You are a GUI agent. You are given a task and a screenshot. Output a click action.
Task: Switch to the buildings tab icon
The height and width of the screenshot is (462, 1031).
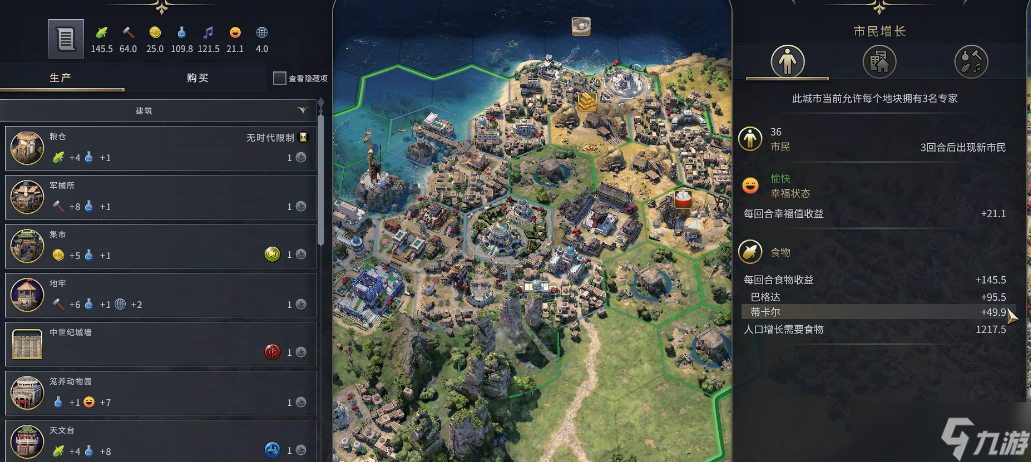click(x=879, y=62)
